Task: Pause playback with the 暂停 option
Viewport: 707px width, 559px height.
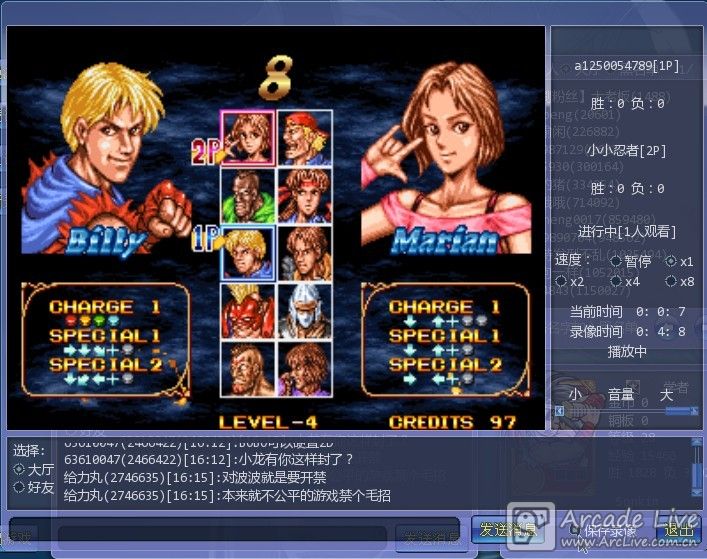Action: click(616, 261)
